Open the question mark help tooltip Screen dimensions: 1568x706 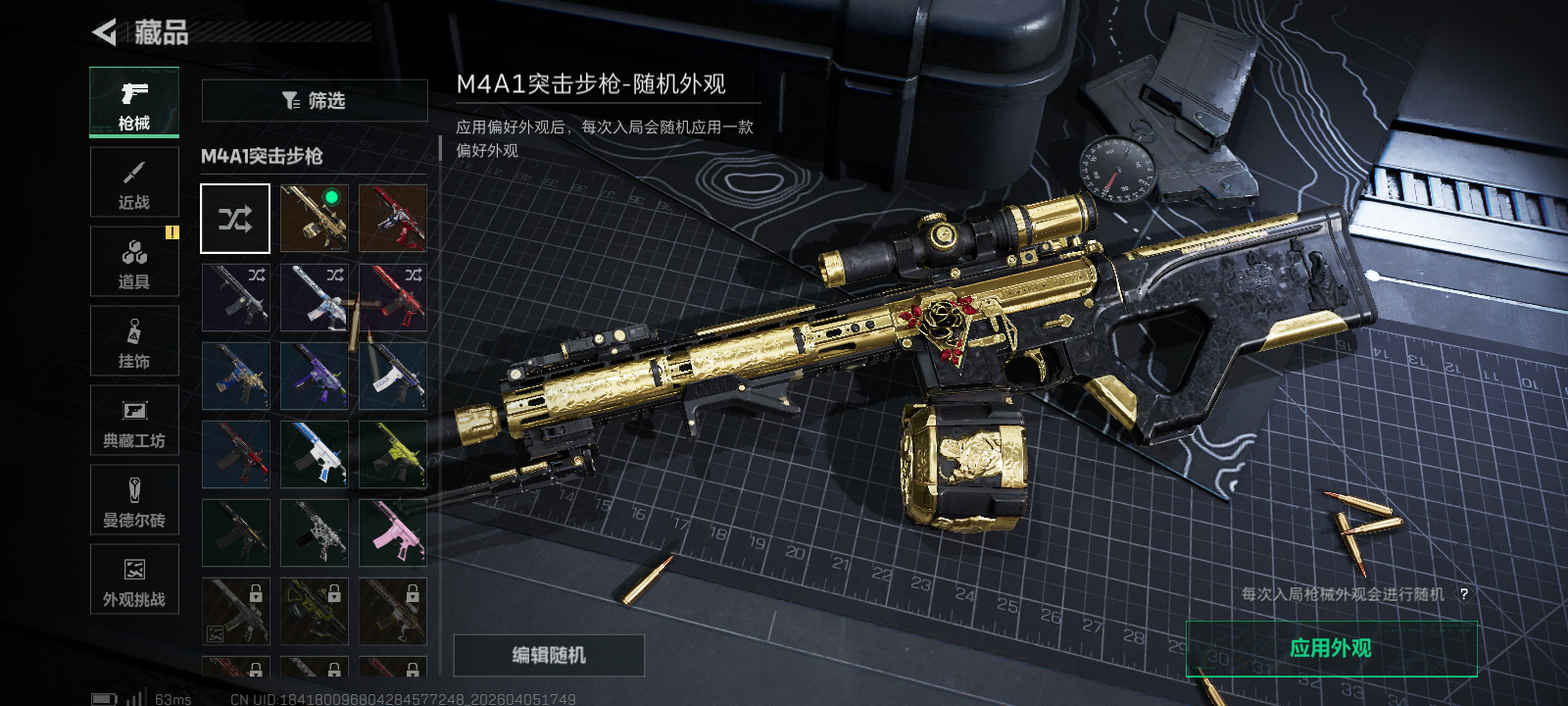[1464, 594]
